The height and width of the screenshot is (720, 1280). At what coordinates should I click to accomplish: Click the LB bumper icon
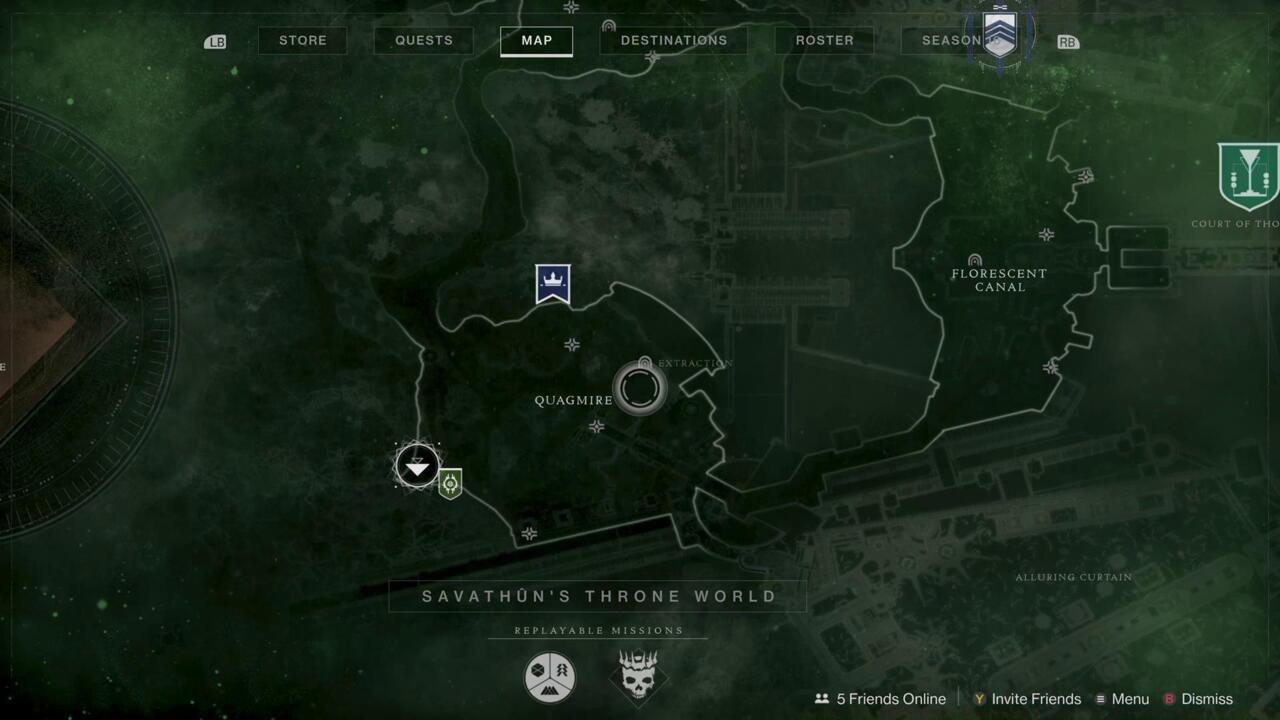[215, 41]
